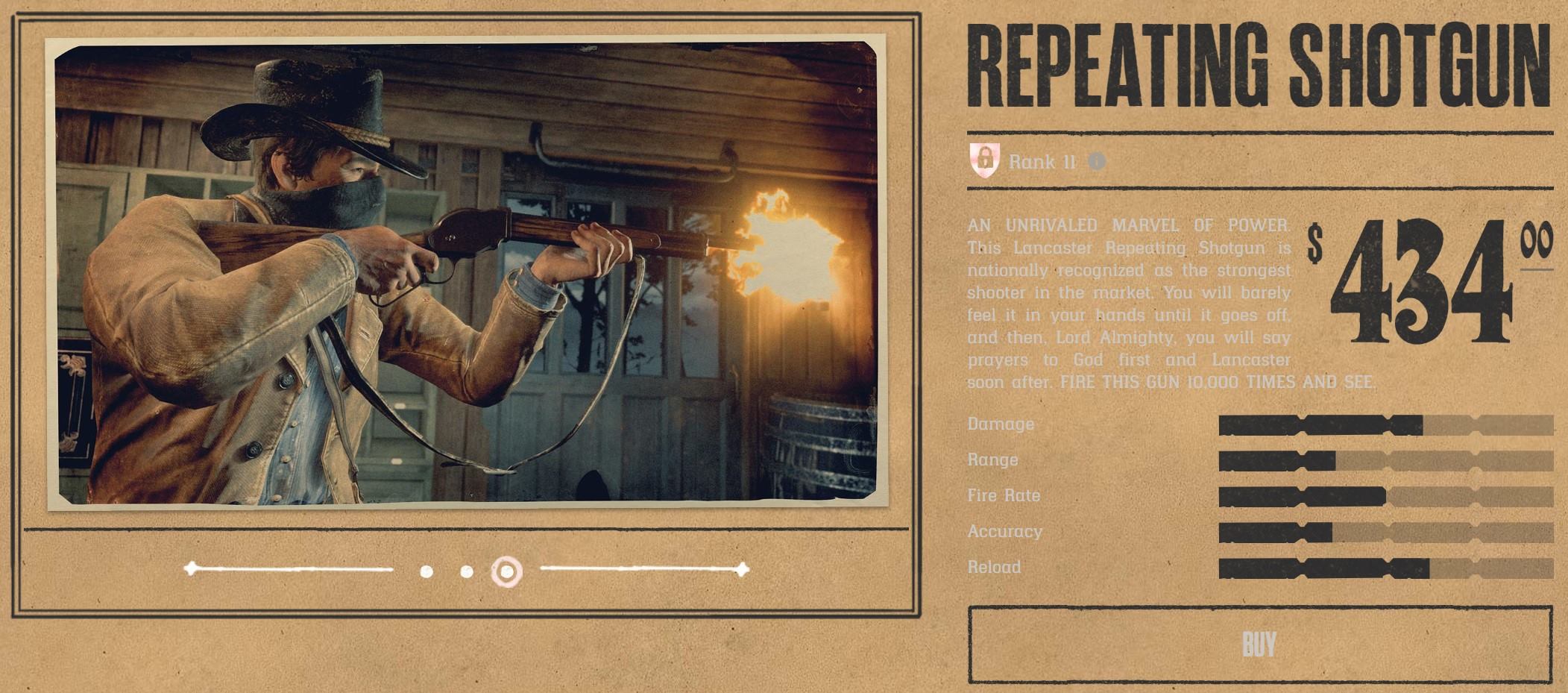The height and width of the screenshot is (693, 1568).
Task: Select the first carousel dot
Action: coord(426,571)
